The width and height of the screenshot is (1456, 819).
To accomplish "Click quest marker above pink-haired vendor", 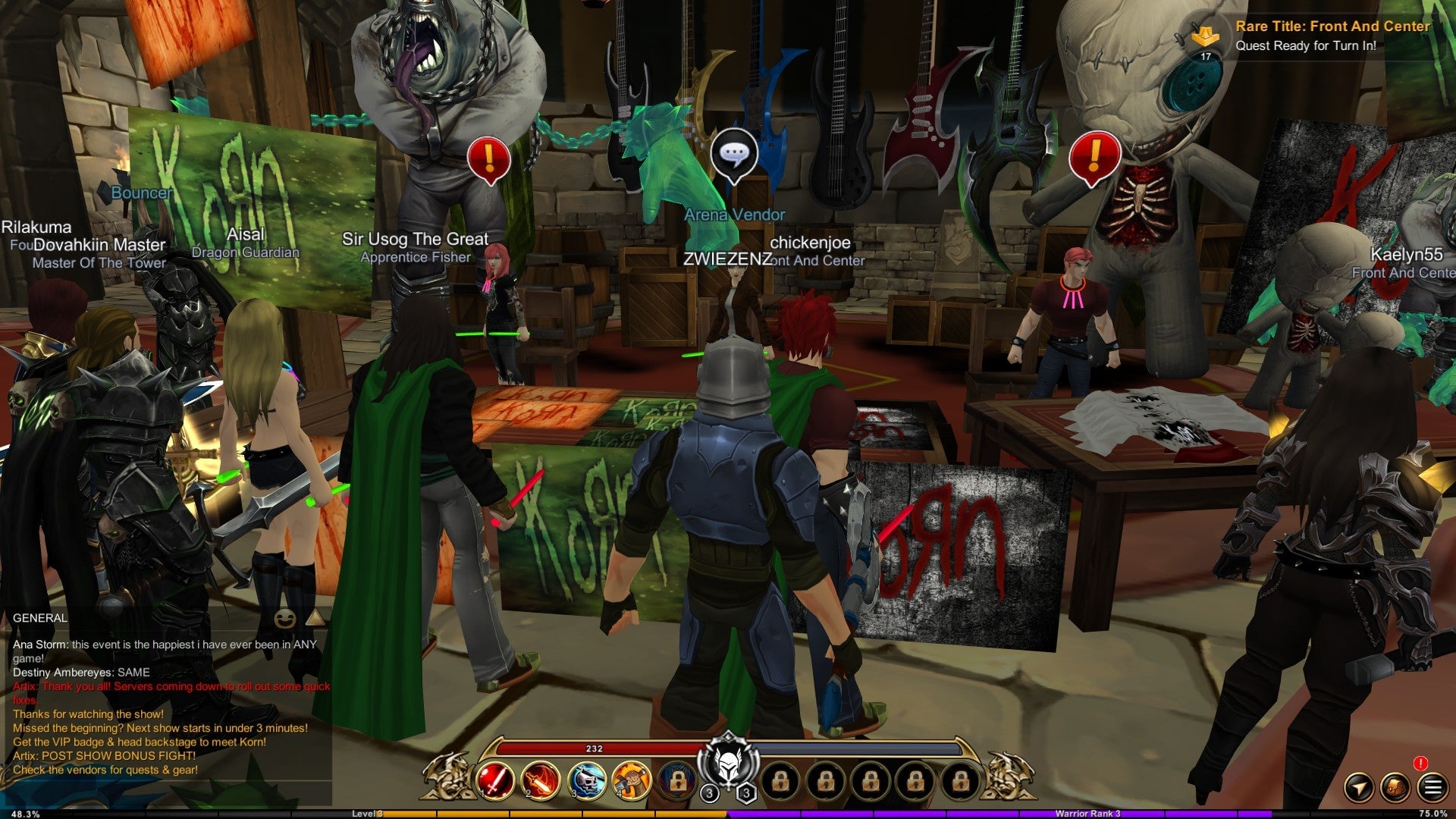I will coord(488,158).
